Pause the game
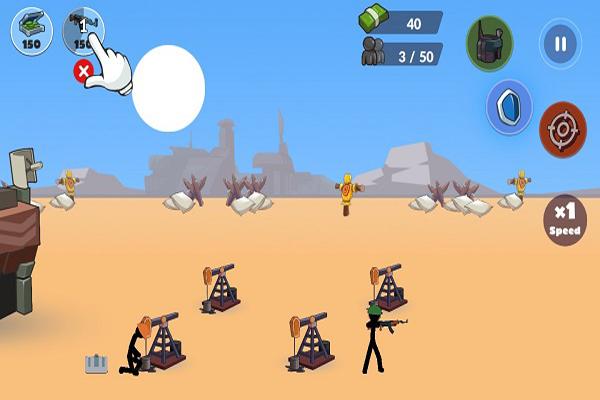 (559, 44)
